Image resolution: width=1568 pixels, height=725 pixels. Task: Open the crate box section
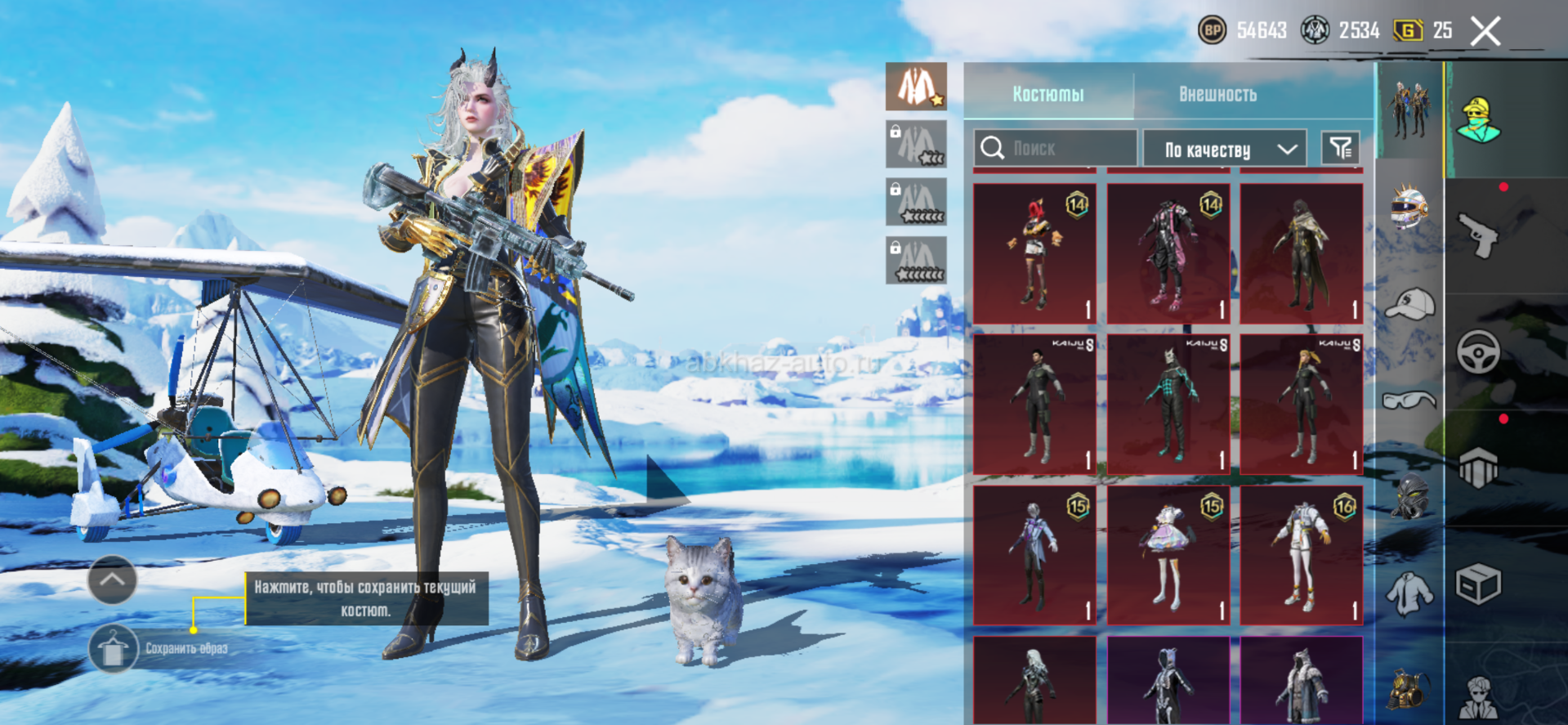(1479, 584)
